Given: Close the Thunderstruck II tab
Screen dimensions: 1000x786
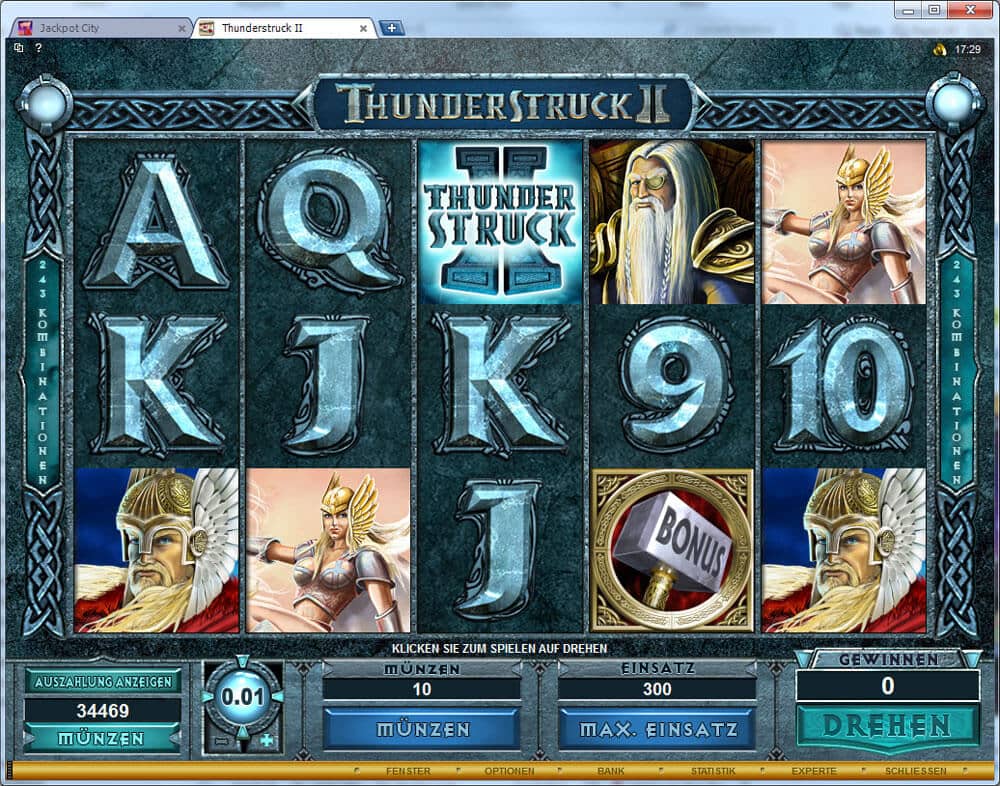Looking at the screenshot, I should (363, 28).
